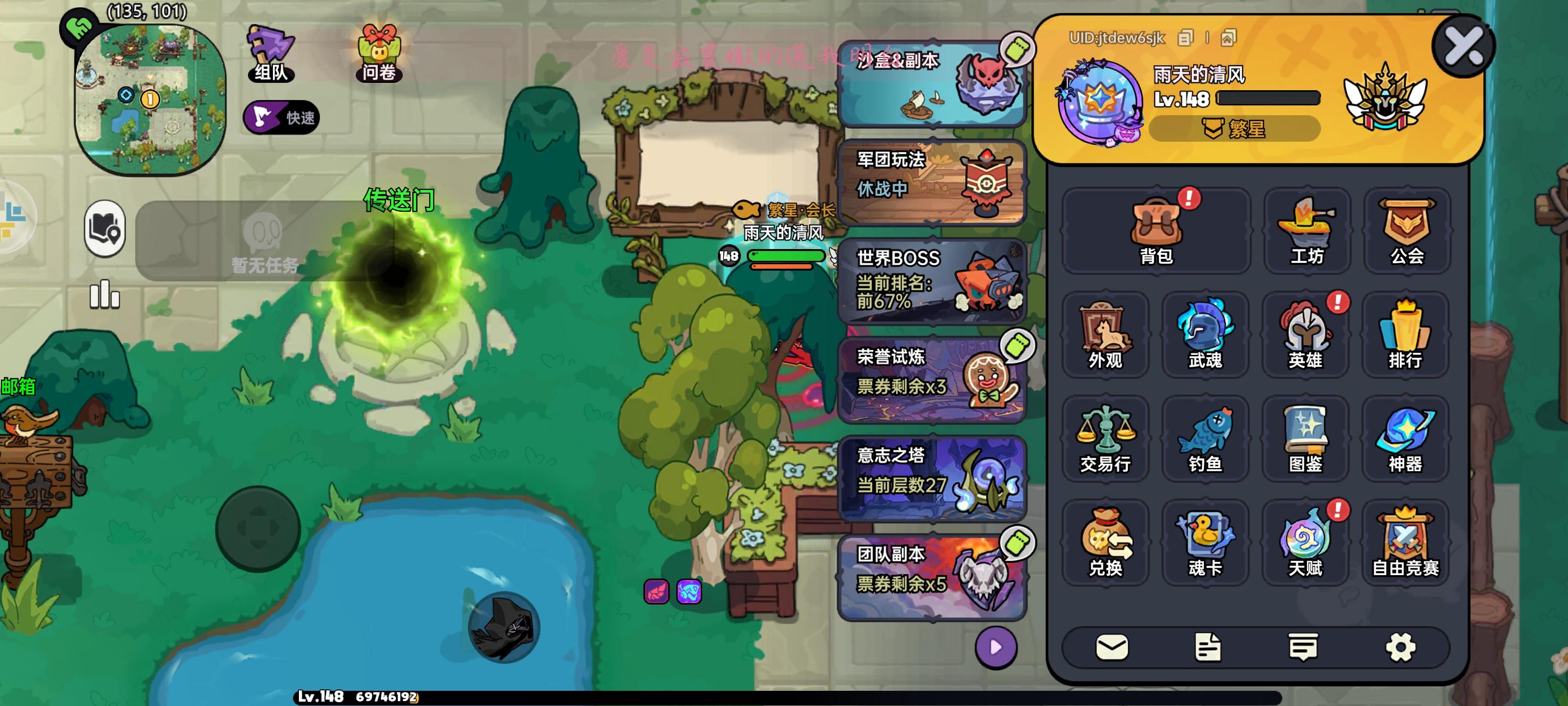The height and width of the screenshot is (706, 1568).
Task: Open the mail envelope at panel bottom
Action: pyautogui.click(x=1114, y=648)
